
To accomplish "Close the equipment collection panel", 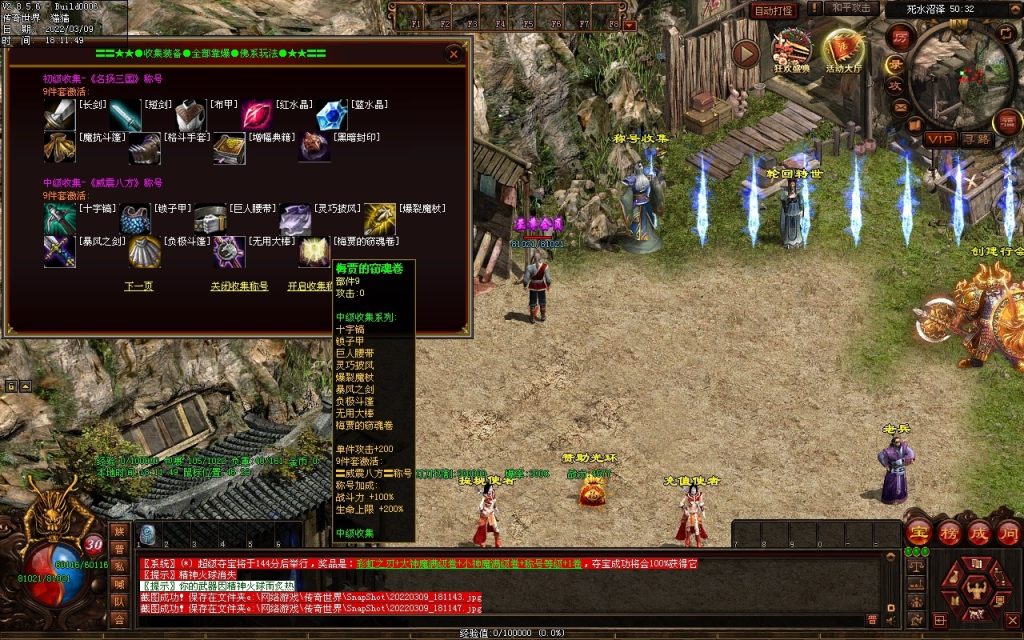I will point(454,54).
